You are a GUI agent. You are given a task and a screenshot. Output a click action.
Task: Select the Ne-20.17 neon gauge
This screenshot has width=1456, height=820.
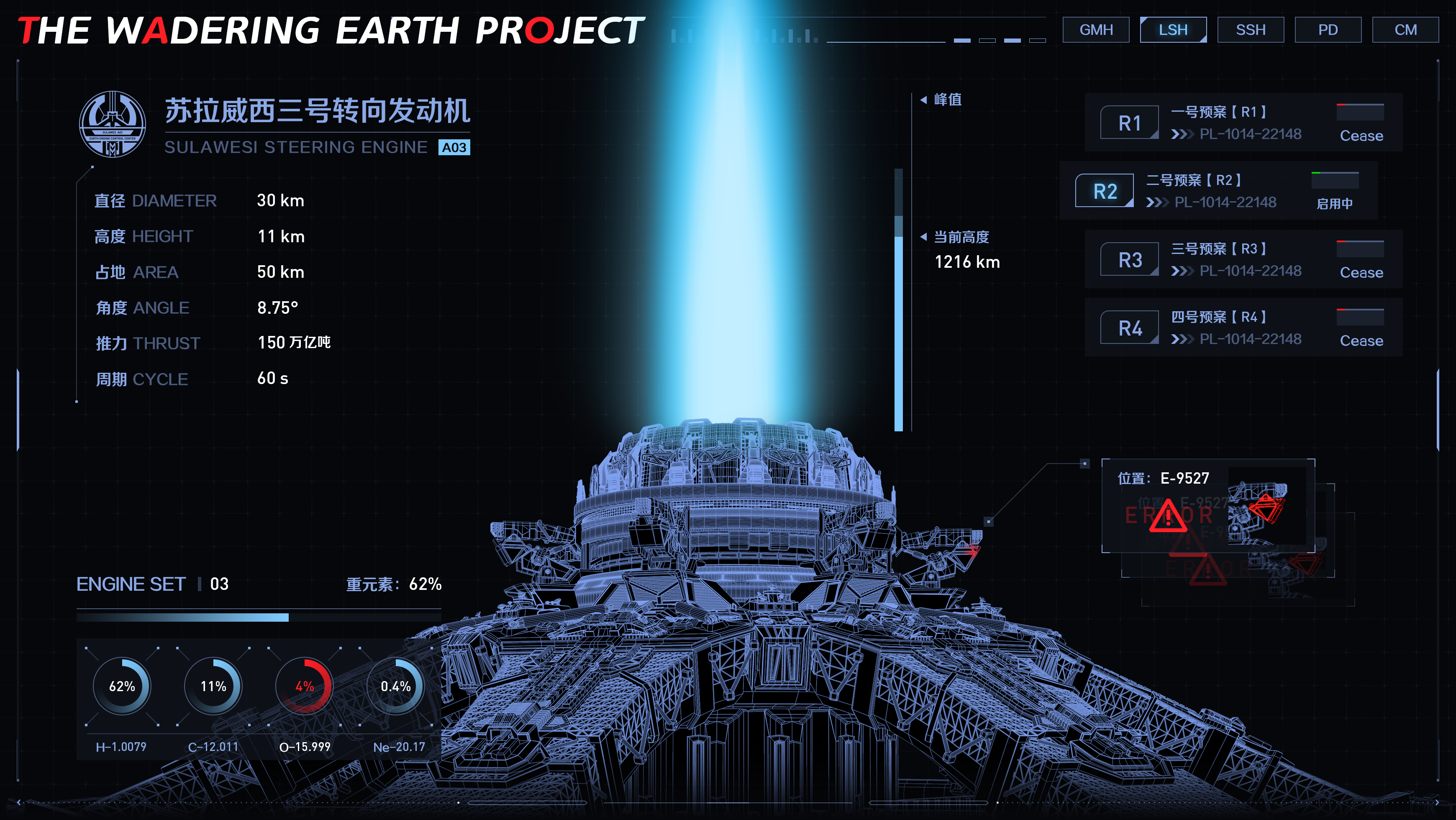click(396, 686)
